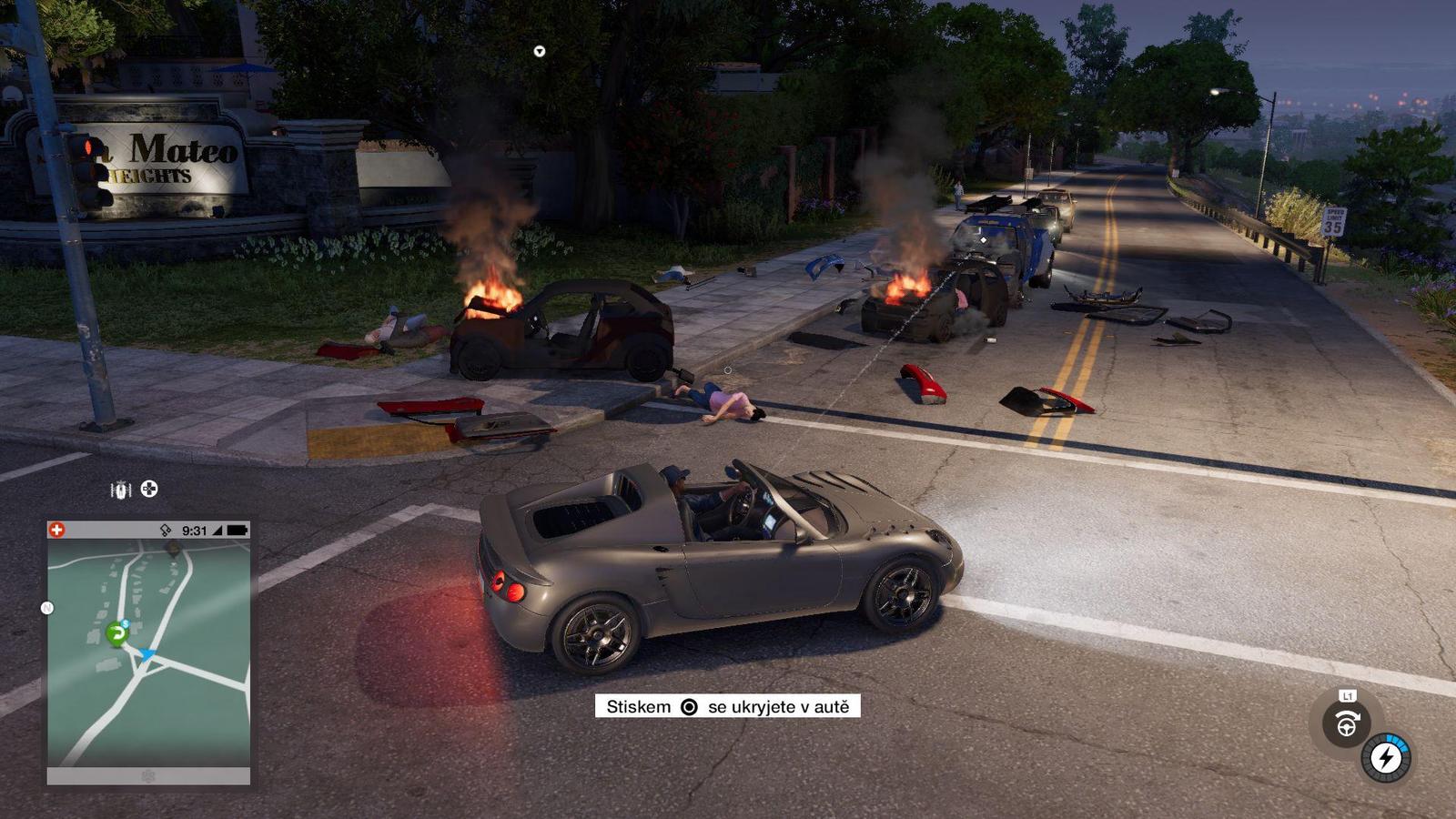Viewport: 1456px width, 819px height.
Task: Select the green U-turn marker on the minimap
Action: [116, 632]
